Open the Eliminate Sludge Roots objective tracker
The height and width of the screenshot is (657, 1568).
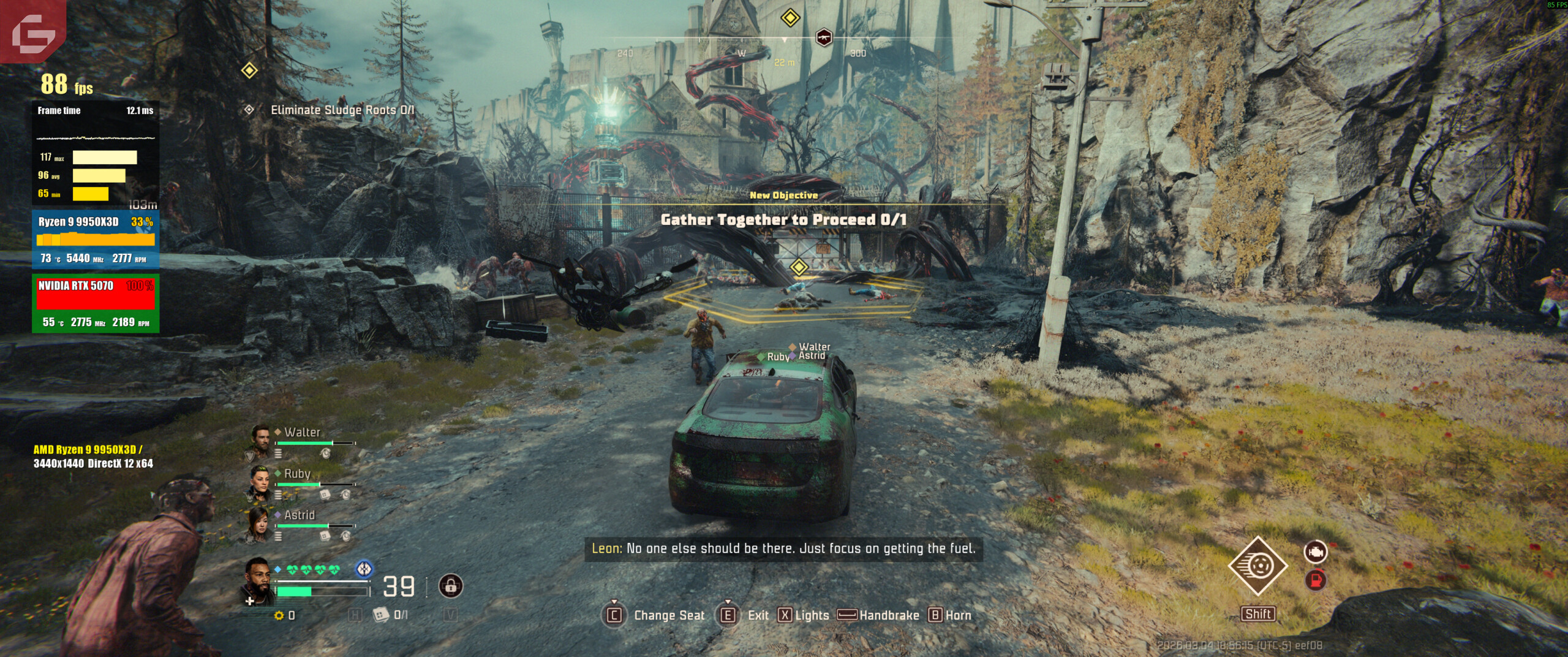pos(342,110)
